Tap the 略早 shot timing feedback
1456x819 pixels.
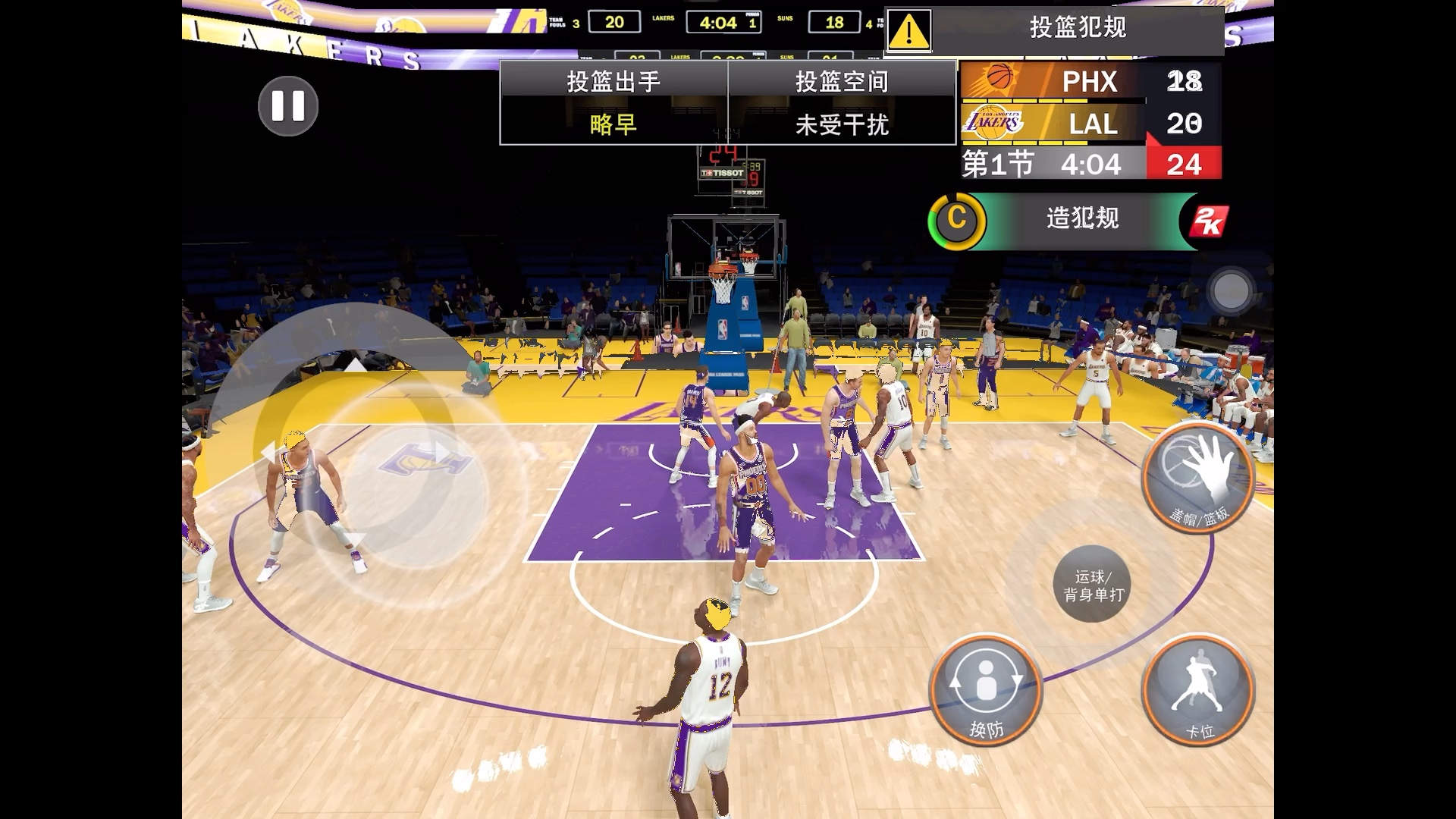click(x=613, y=125)
